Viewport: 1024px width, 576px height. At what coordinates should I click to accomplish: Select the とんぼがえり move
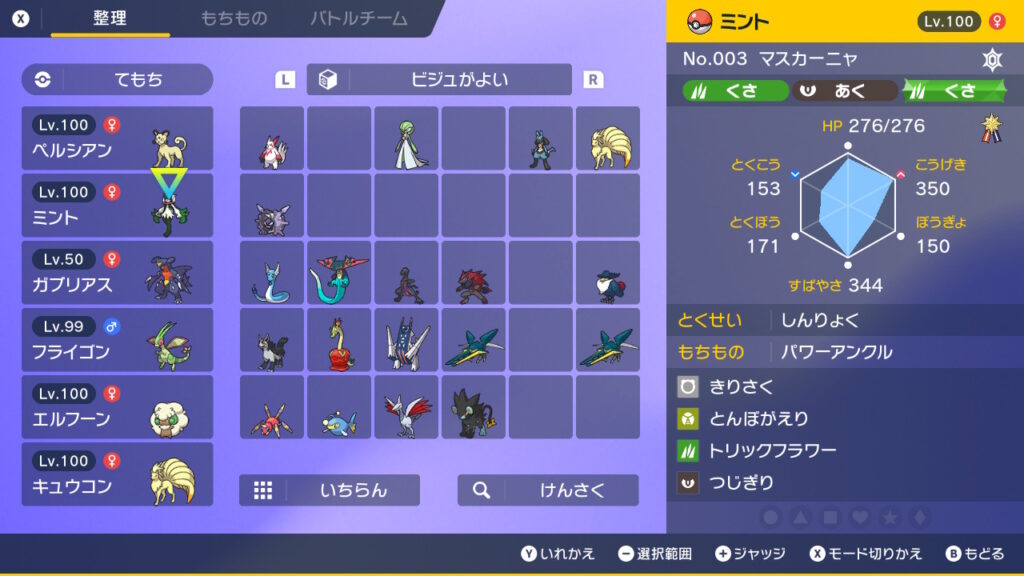(x=758, y=419)
